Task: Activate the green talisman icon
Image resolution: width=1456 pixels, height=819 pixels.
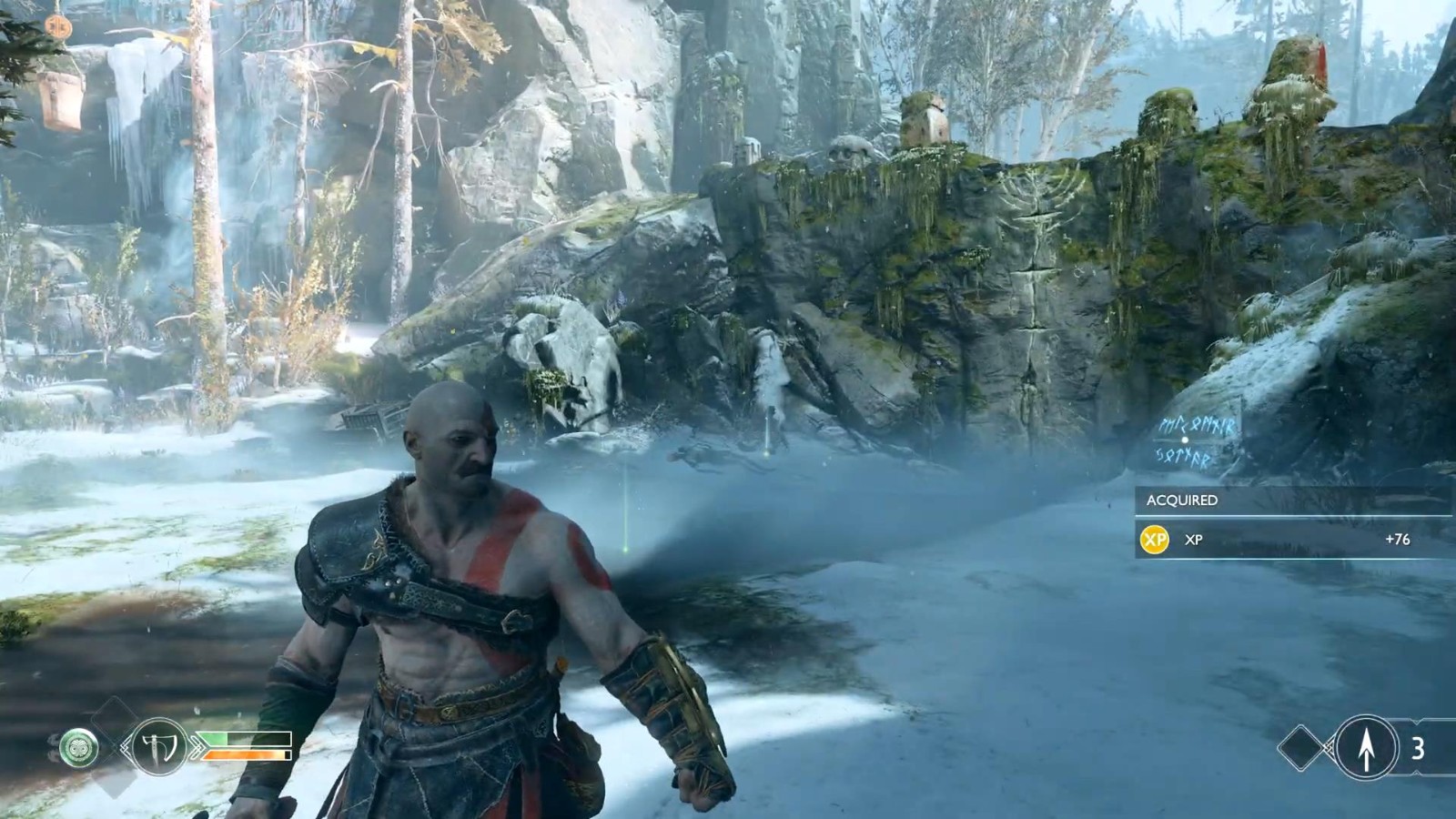Action: [x=78, y=748]
